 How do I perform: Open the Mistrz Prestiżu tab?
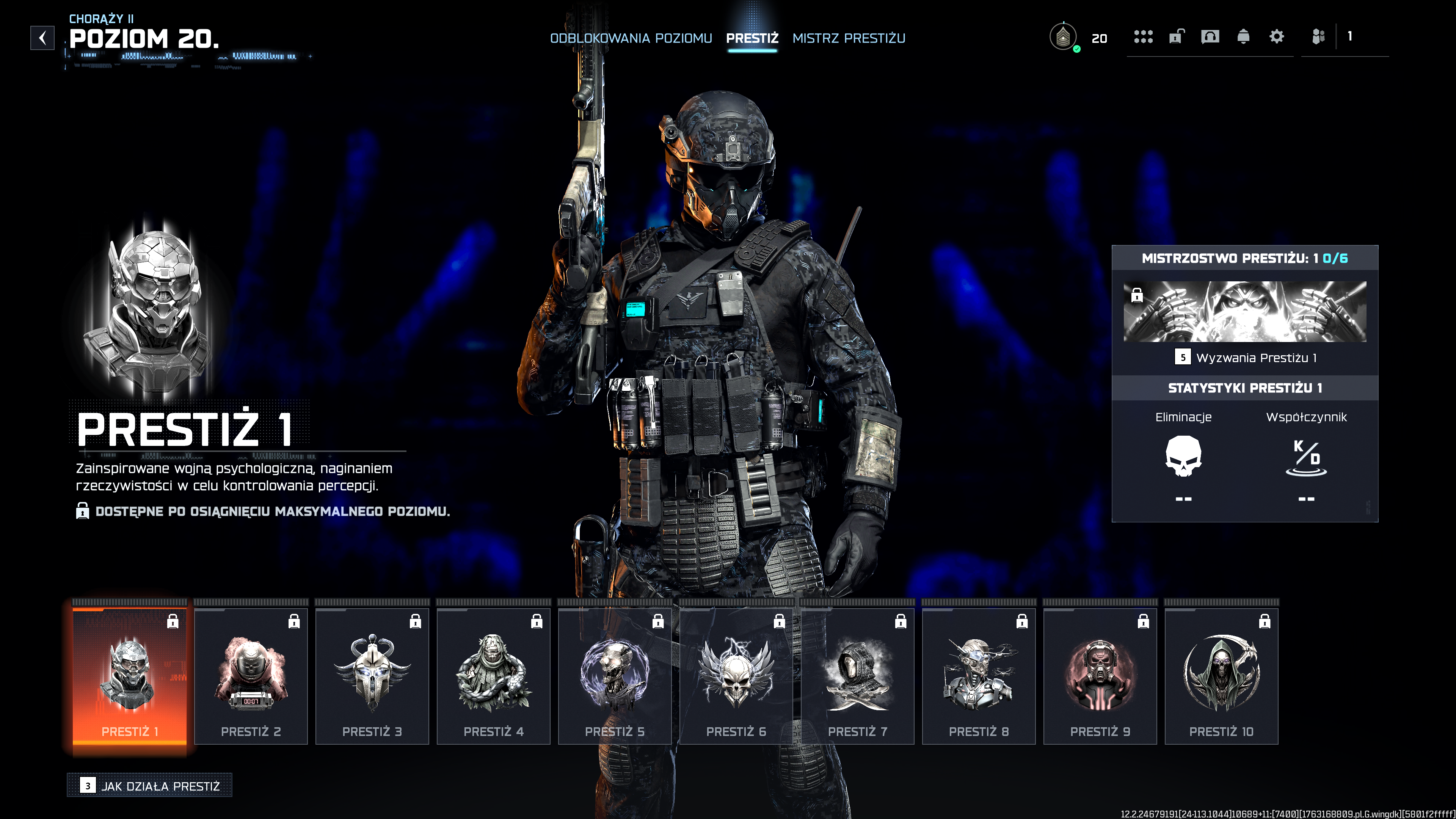[x=849, y=38]
